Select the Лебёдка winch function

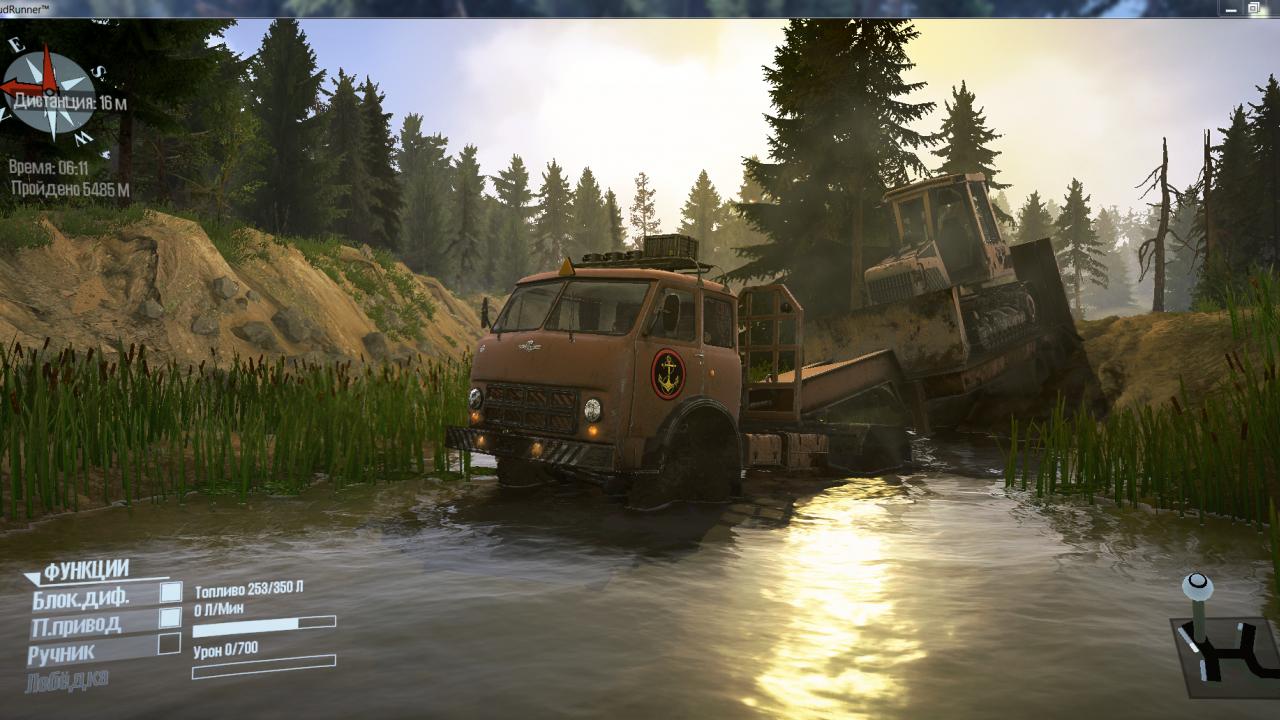tap(68, 680)
